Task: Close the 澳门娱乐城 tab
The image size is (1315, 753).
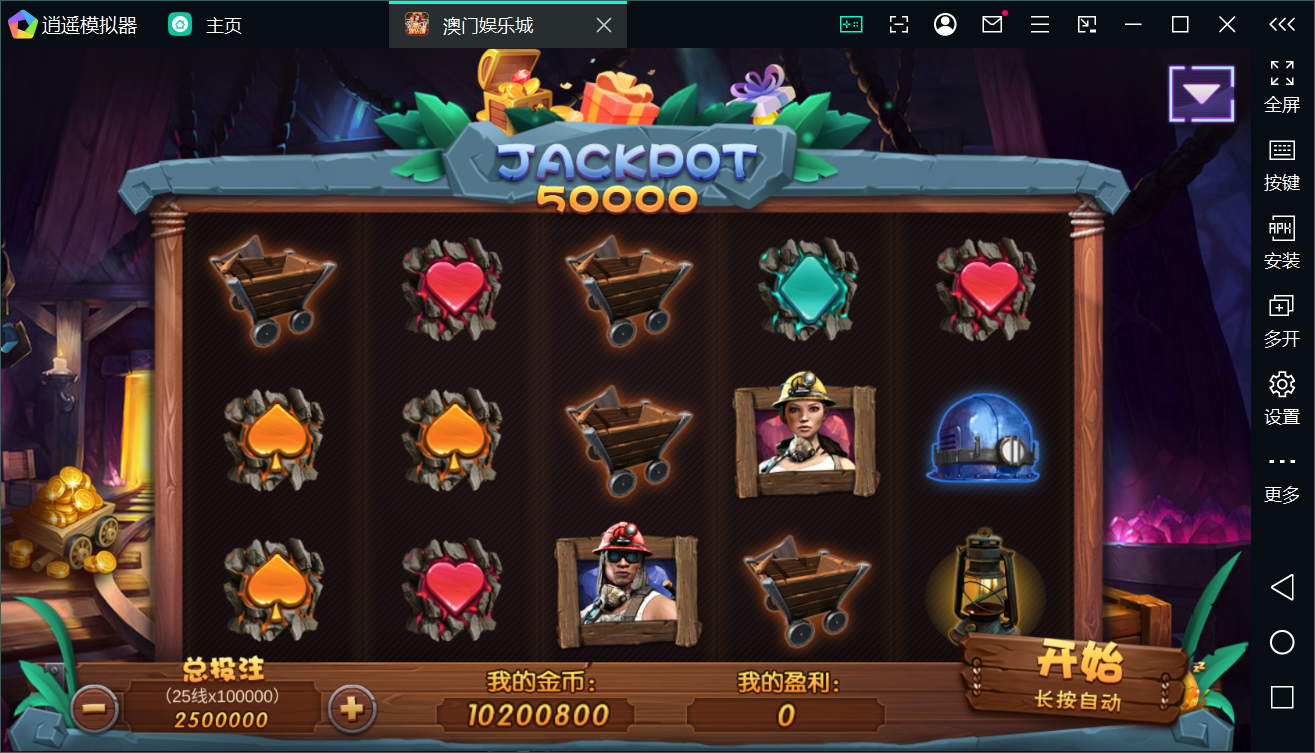Action: [604, 25]
